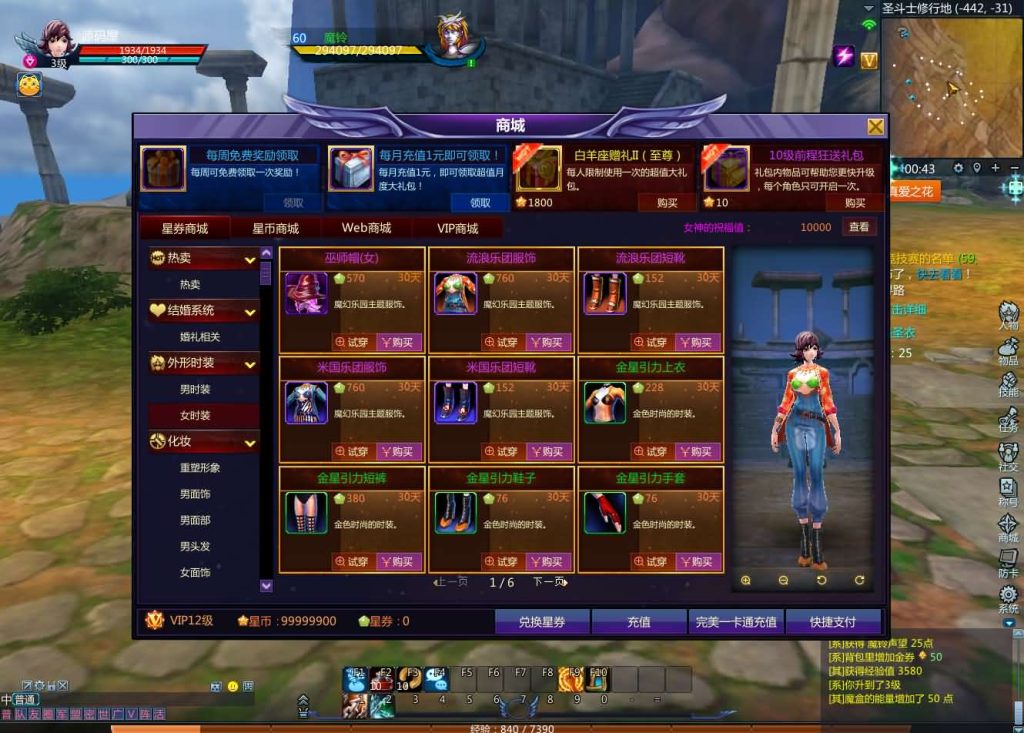The image size is (1024, 733).
Task: Zoom in the character preview
Action: [x=746, y=580]
